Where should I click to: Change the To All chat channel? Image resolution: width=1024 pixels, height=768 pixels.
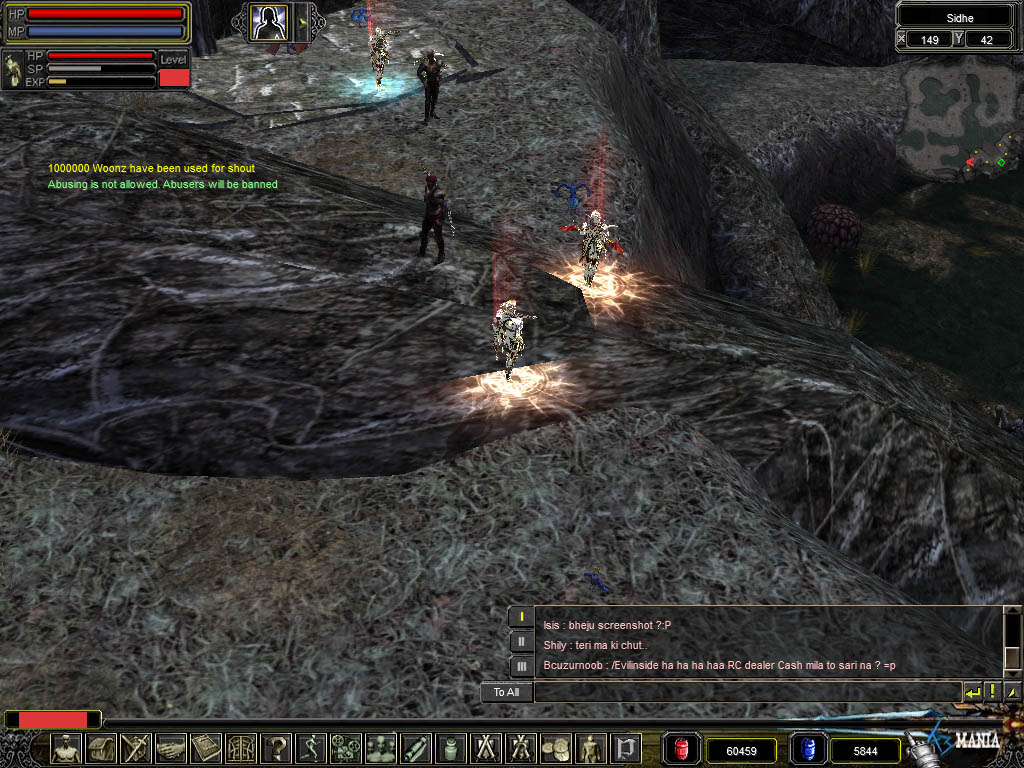(x=506, y=692)
